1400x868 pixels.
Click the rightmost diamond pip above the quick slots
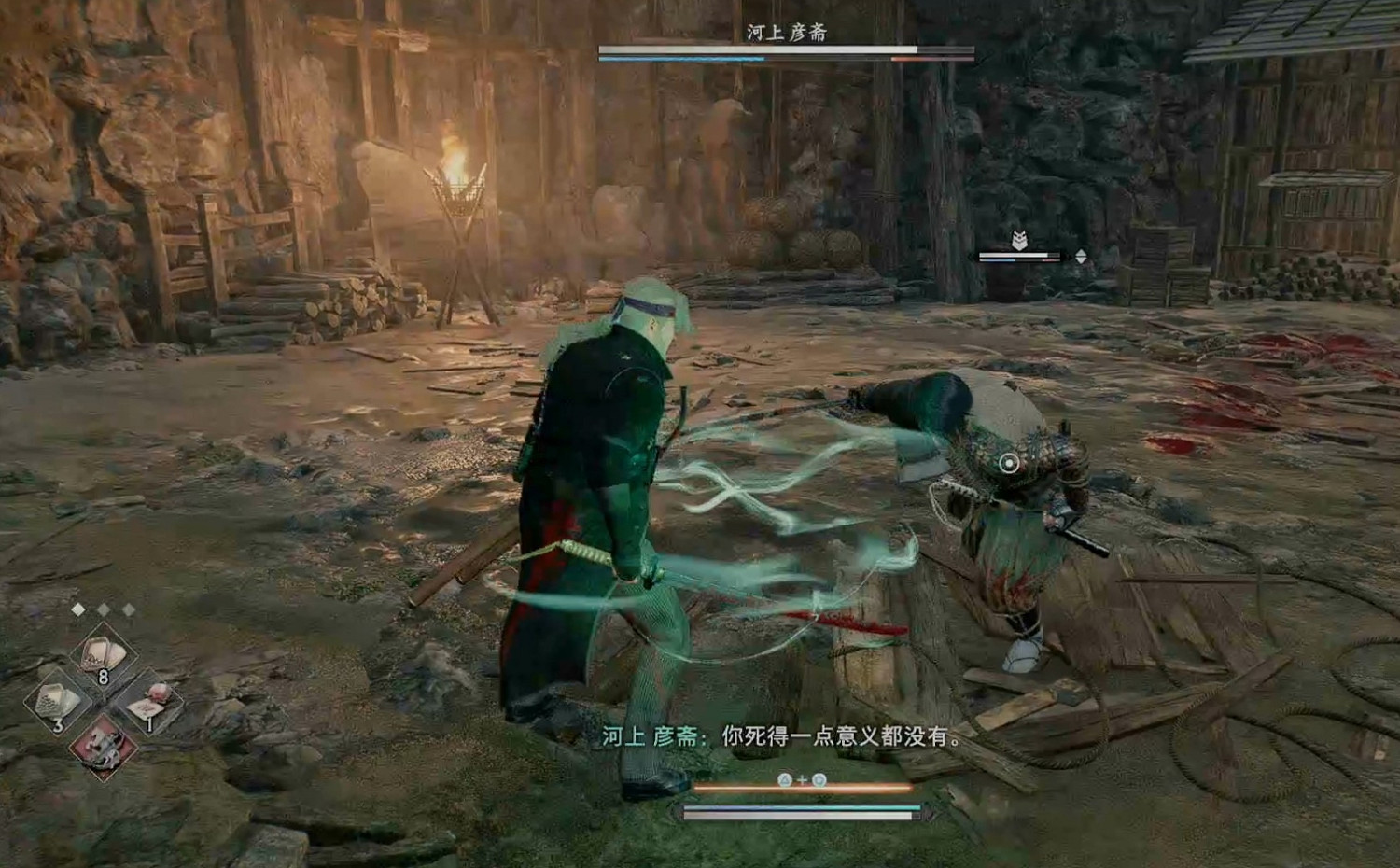click(x=128, y=609)
